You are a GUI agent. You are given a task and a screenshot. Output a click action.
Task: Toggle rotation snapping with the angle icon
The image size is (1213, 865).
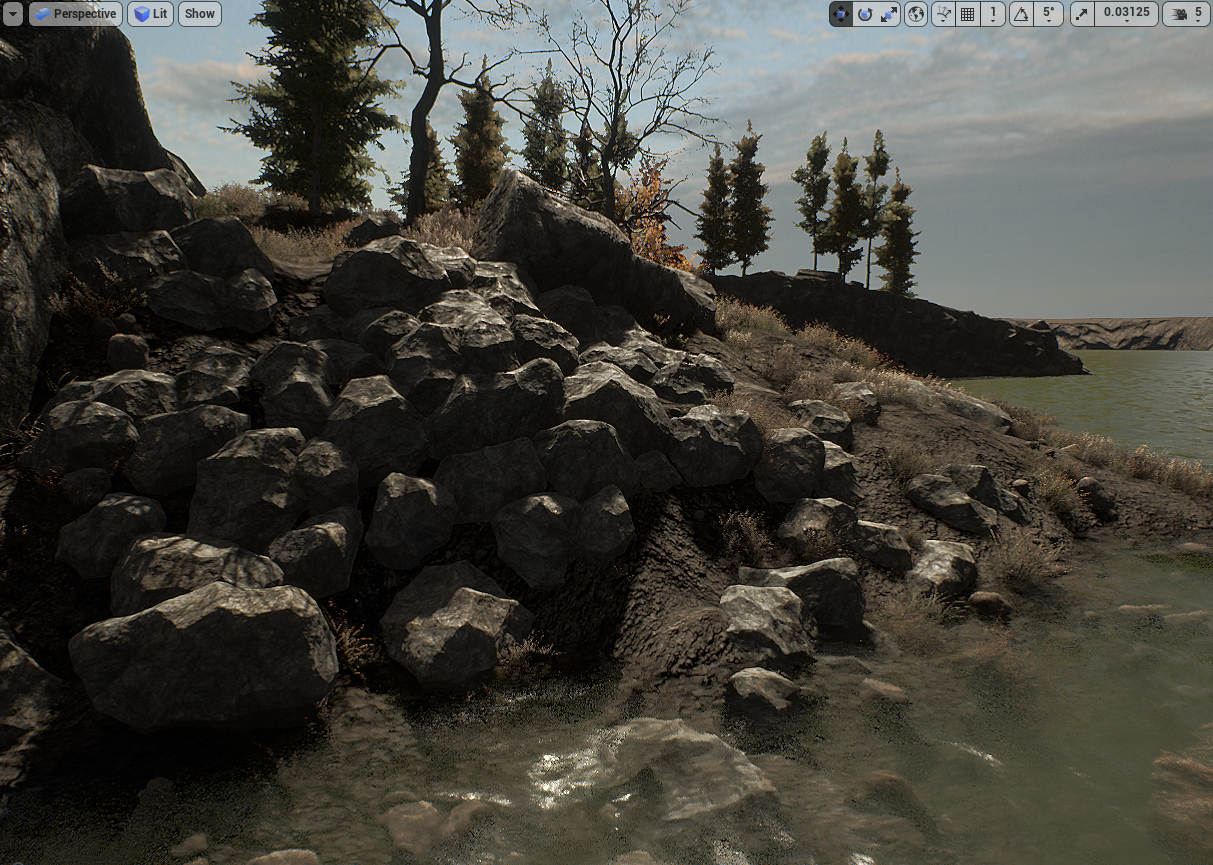[x=1021, y=14]
